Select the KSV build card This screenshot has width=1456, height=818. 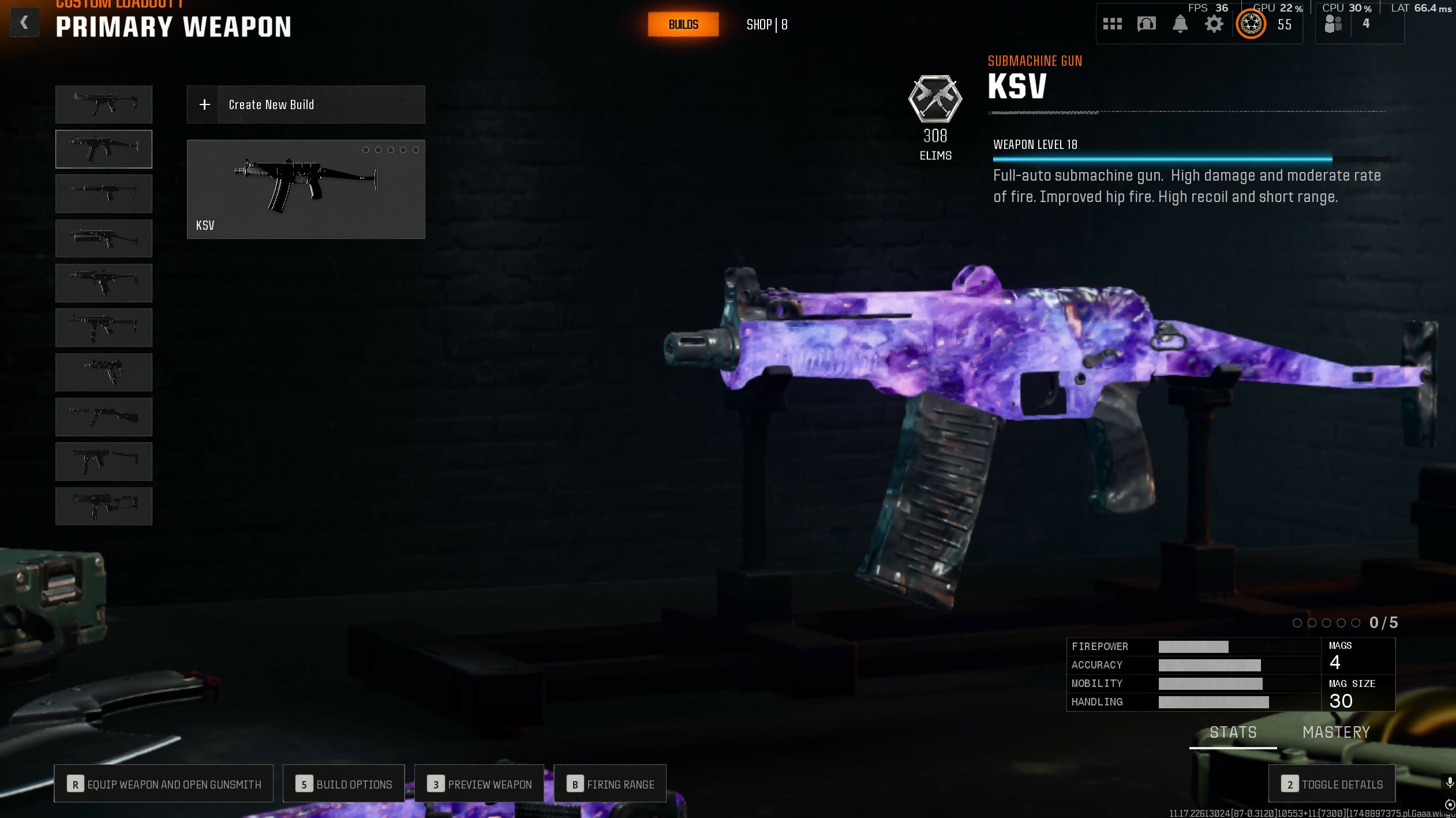306,189
